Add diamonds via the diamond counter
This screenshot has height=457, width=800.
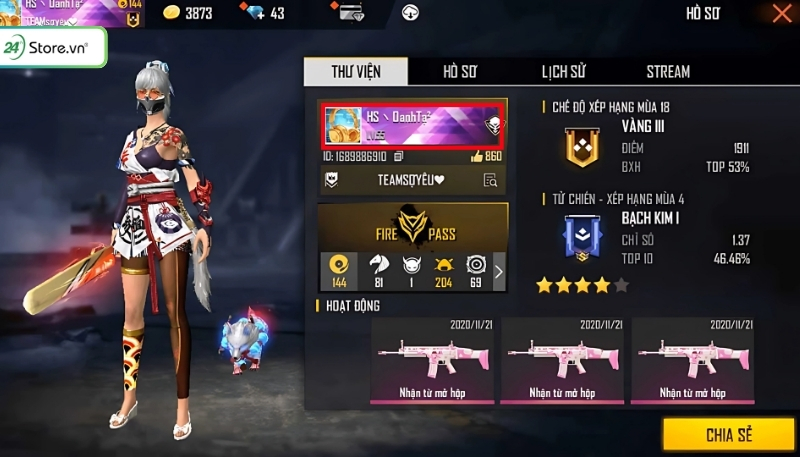[264, 13]
